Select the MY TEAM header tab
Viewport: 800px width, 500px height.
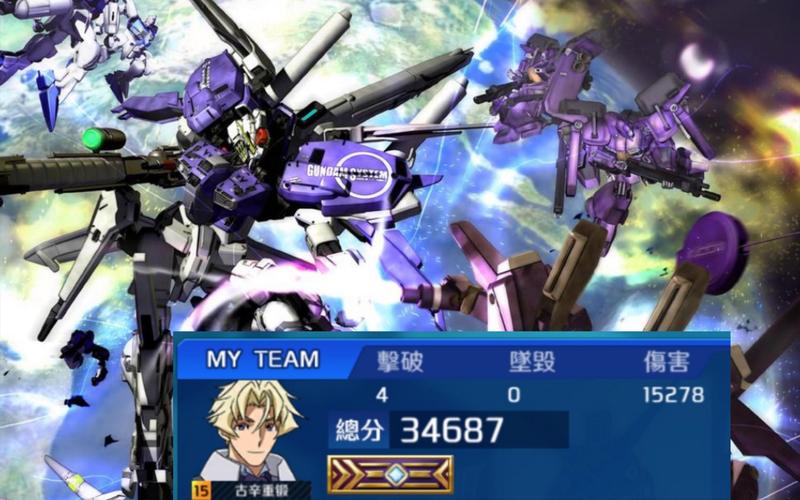point(262,360)
